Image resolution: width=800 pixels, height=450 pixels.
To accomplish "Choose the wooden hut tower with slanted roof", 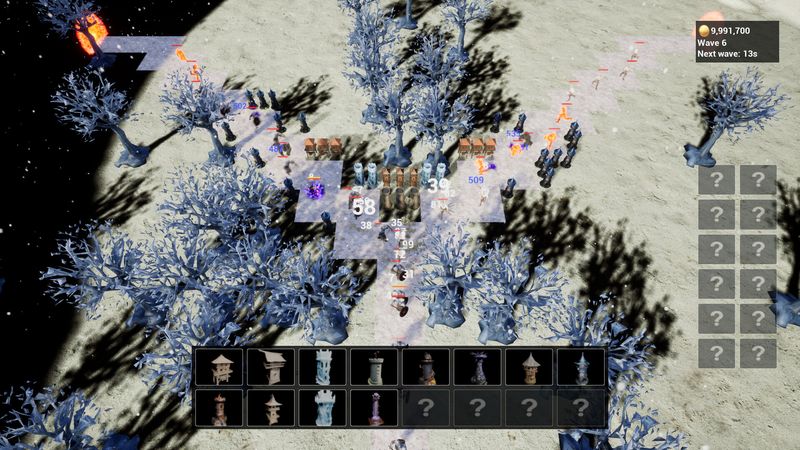I will [271, 367].
